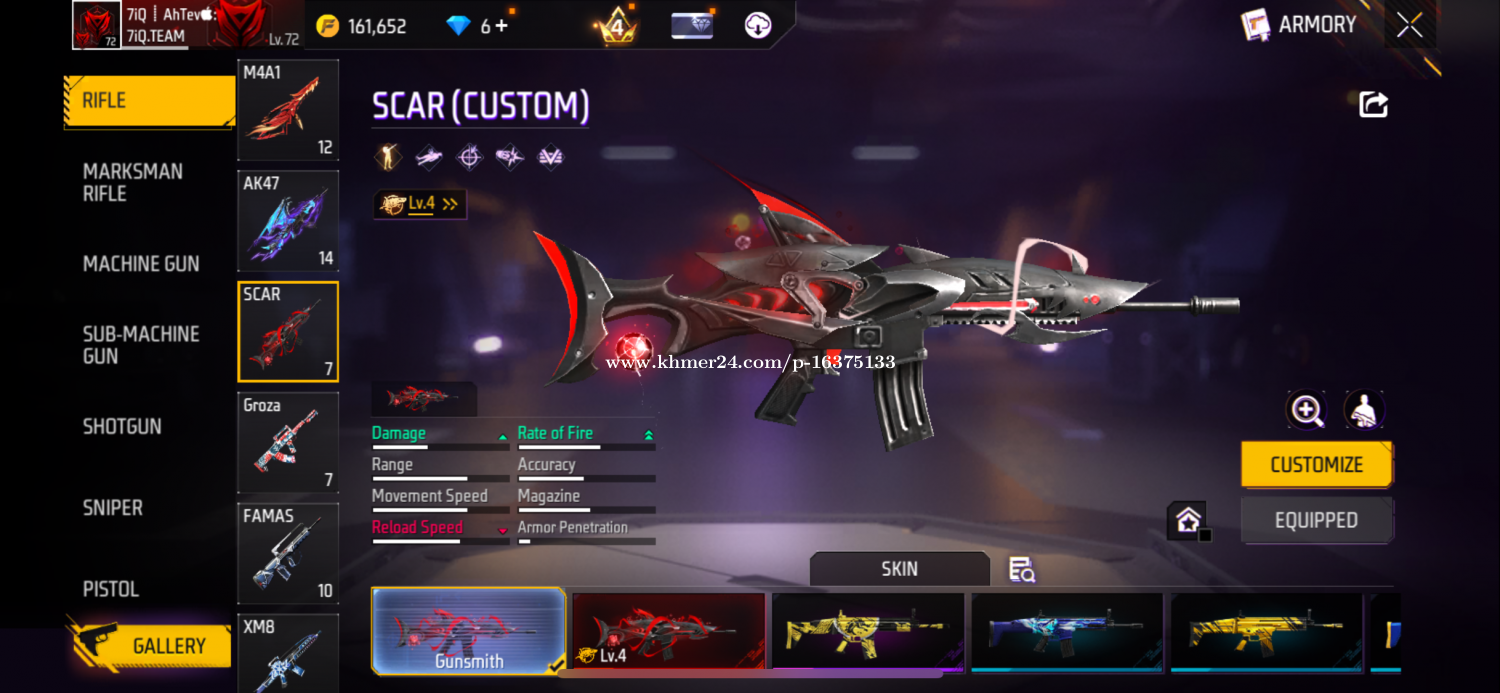Close the Armory screen
Viewport: 1500px width, 693px height.
1410,25
